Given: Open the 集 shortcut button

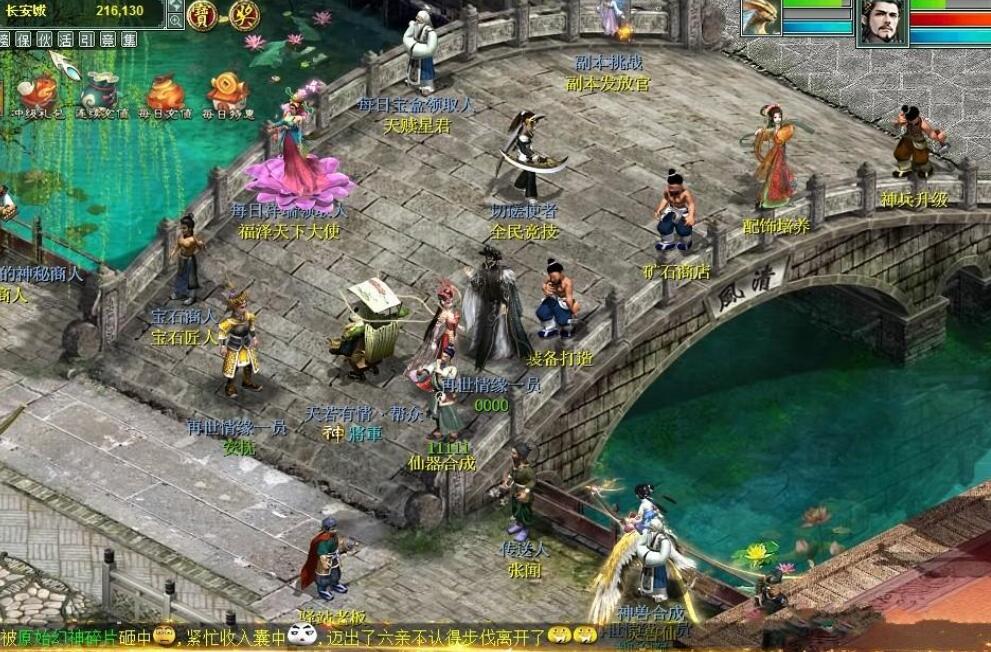Looking at the screenshot, I should (x=130, y=40).
